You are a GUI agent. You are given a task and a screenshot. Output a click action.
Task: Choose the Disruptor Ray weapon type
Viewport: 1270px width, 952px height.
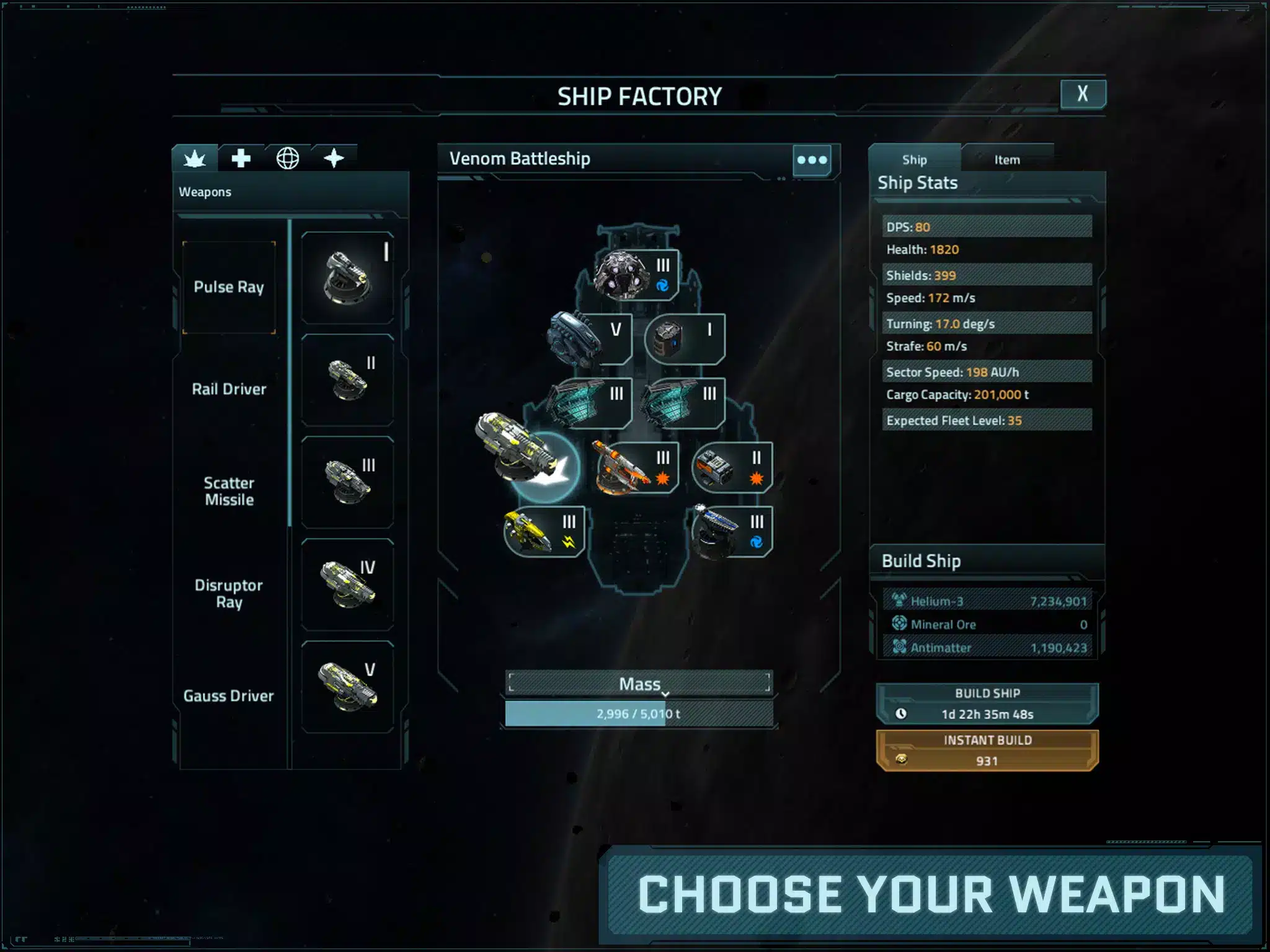(x=229, y=593)
